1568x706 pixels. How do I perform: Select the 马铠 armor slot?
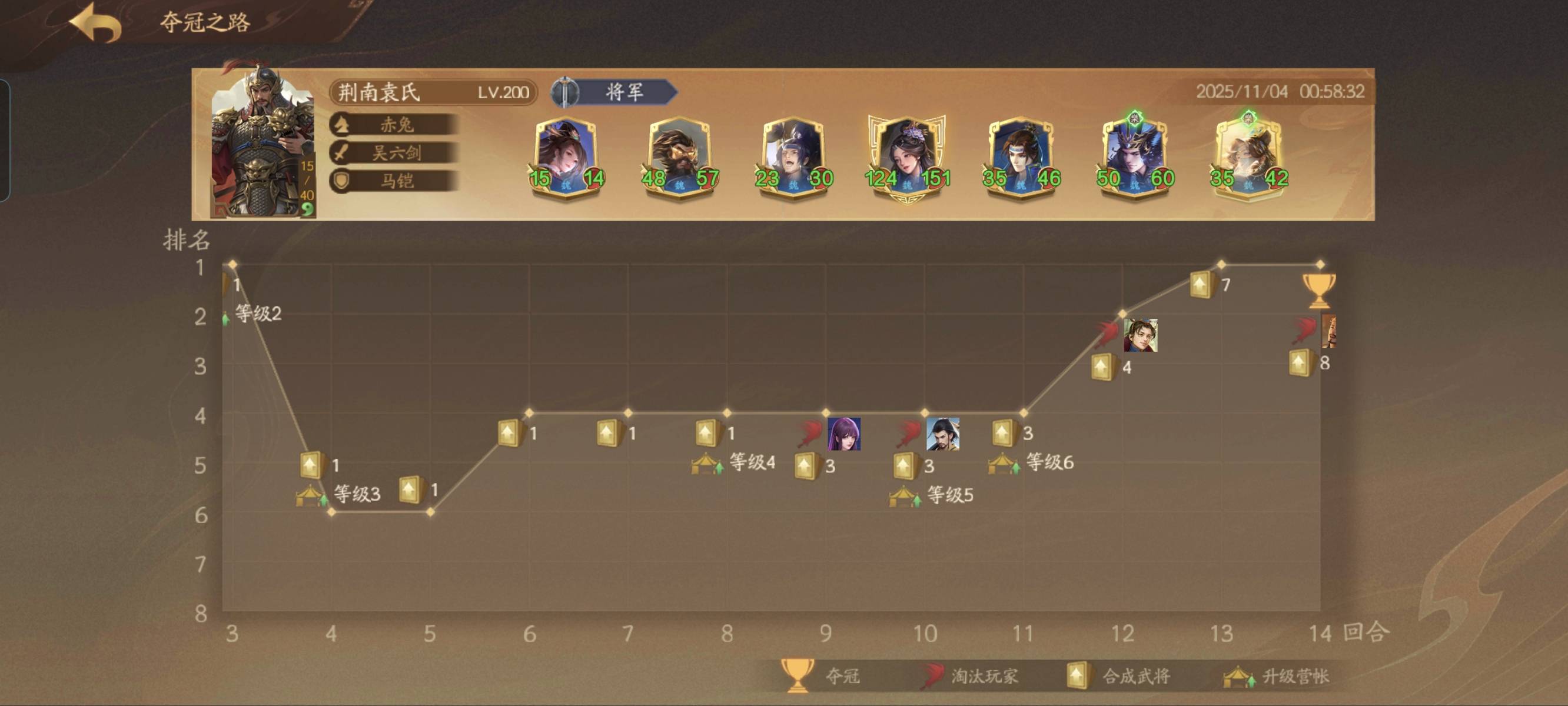coord(394,181)
